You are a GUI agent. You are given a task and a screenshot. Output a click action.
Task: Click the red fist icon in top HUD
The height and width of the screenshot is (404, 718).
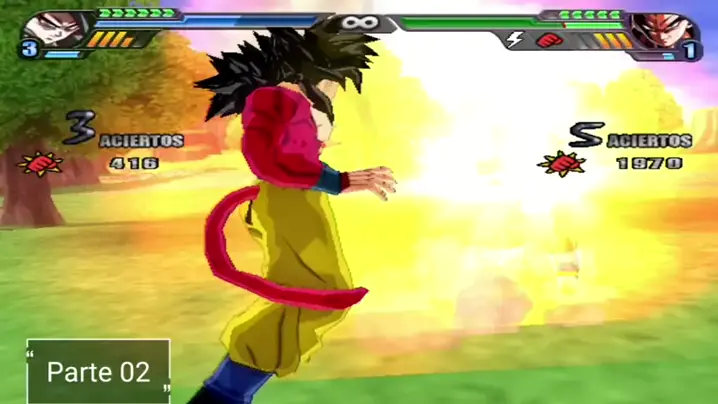click(546, 40)
